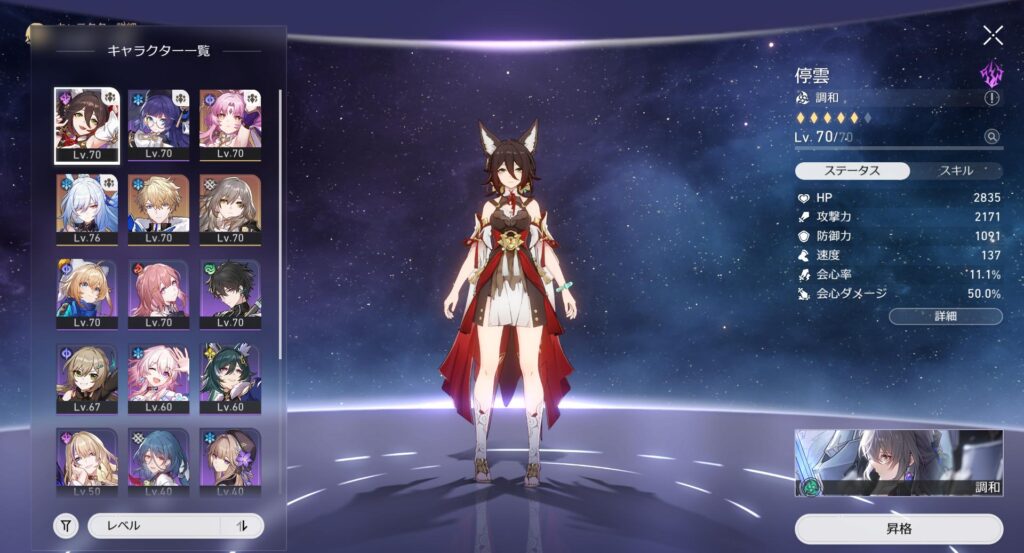Select the Lv.50 blonde character portrait
The width and height of the screenshot is (1024, 553).
(x=86, y=460)
